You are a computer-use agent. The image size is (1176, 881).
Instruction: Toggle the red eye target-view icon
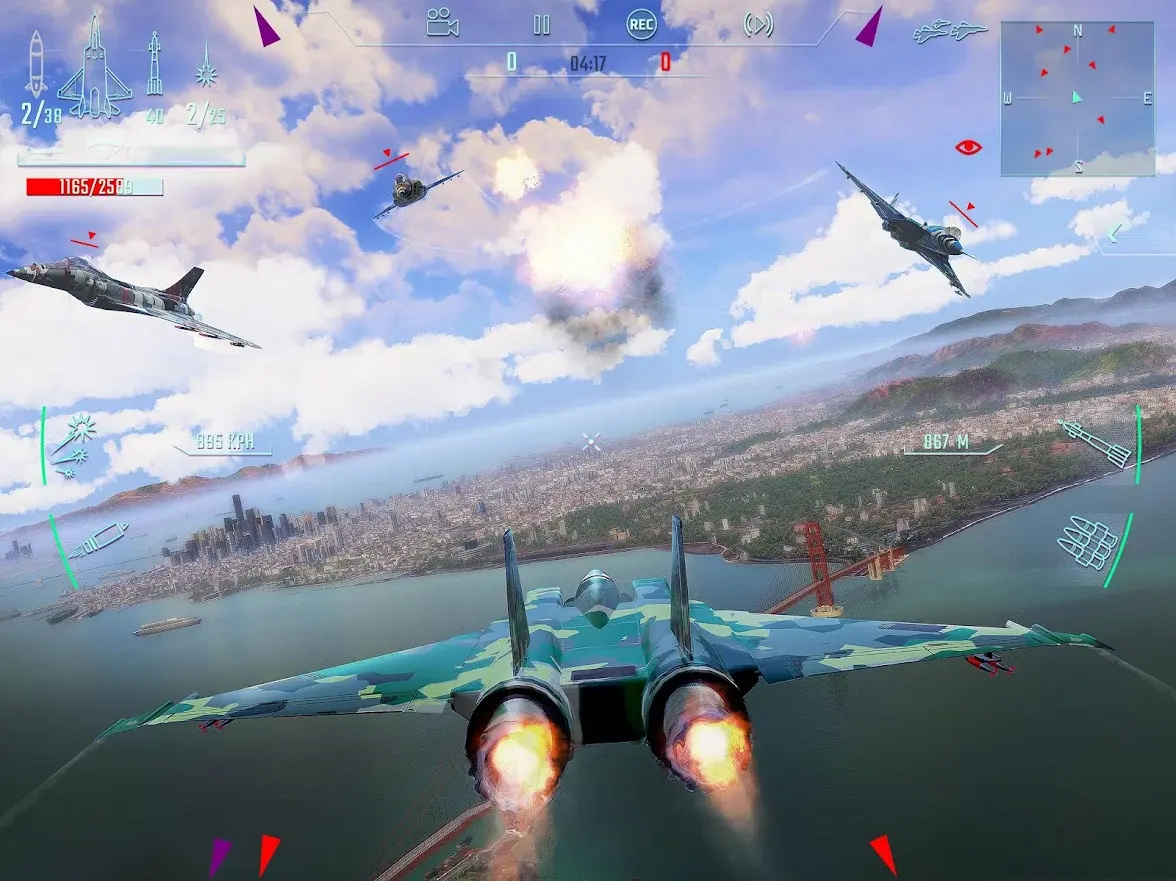[x=968, y=147]
